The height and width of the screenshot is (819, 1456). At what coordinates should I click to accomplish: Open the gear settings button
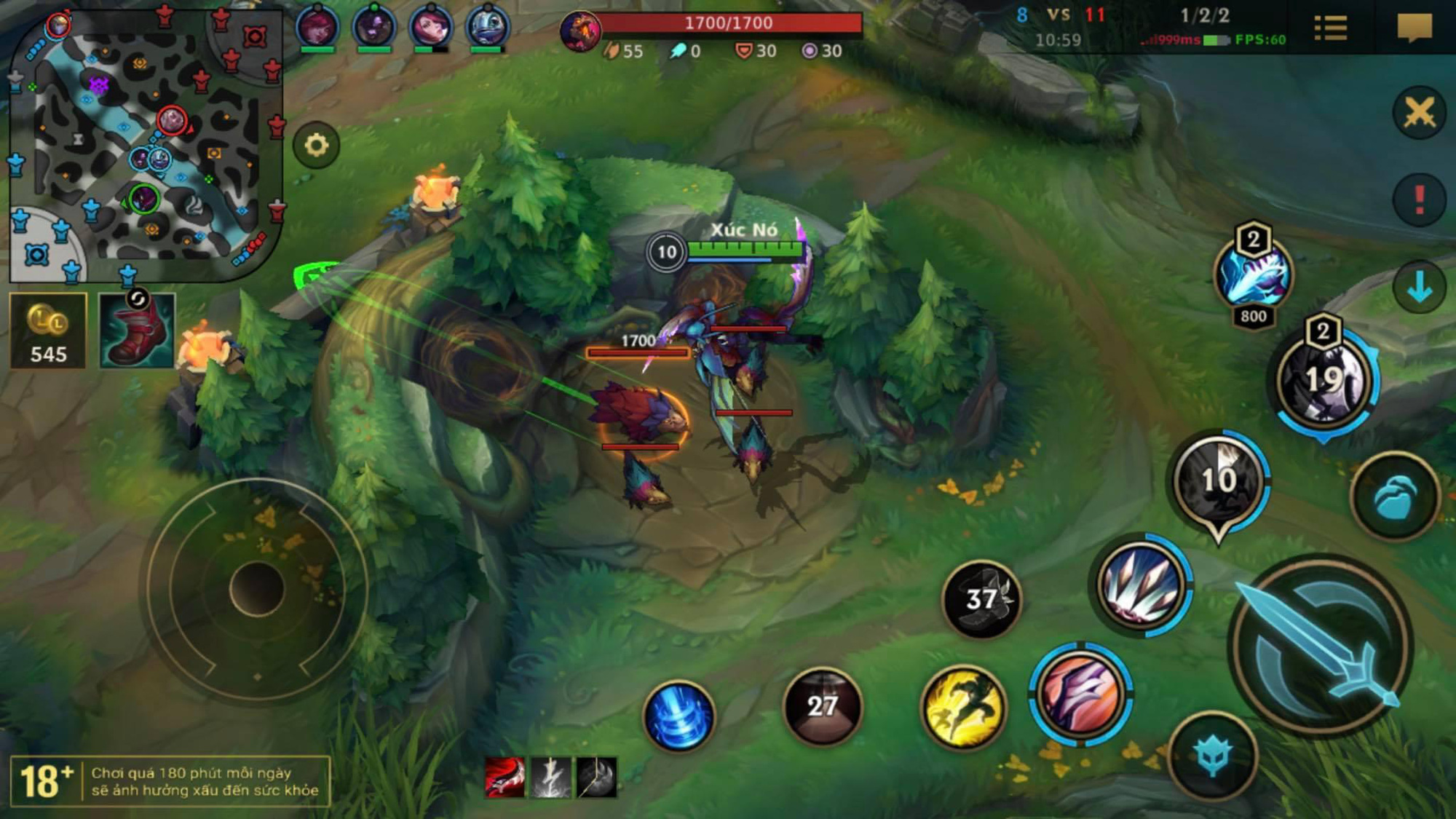[x=316, y=146]
